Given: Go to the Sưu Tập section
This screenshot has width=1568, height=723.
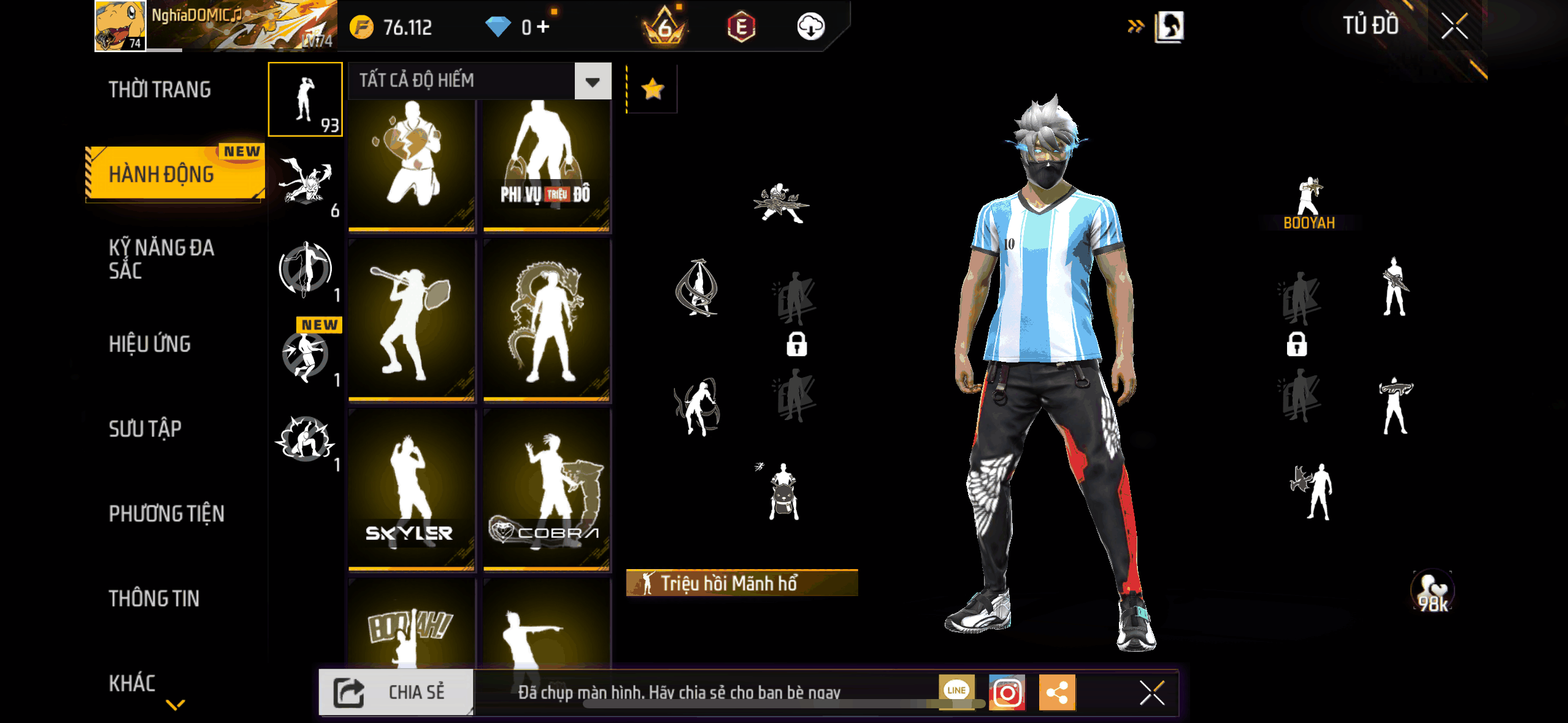Looking at the screenshot, I should coord(145,429).
